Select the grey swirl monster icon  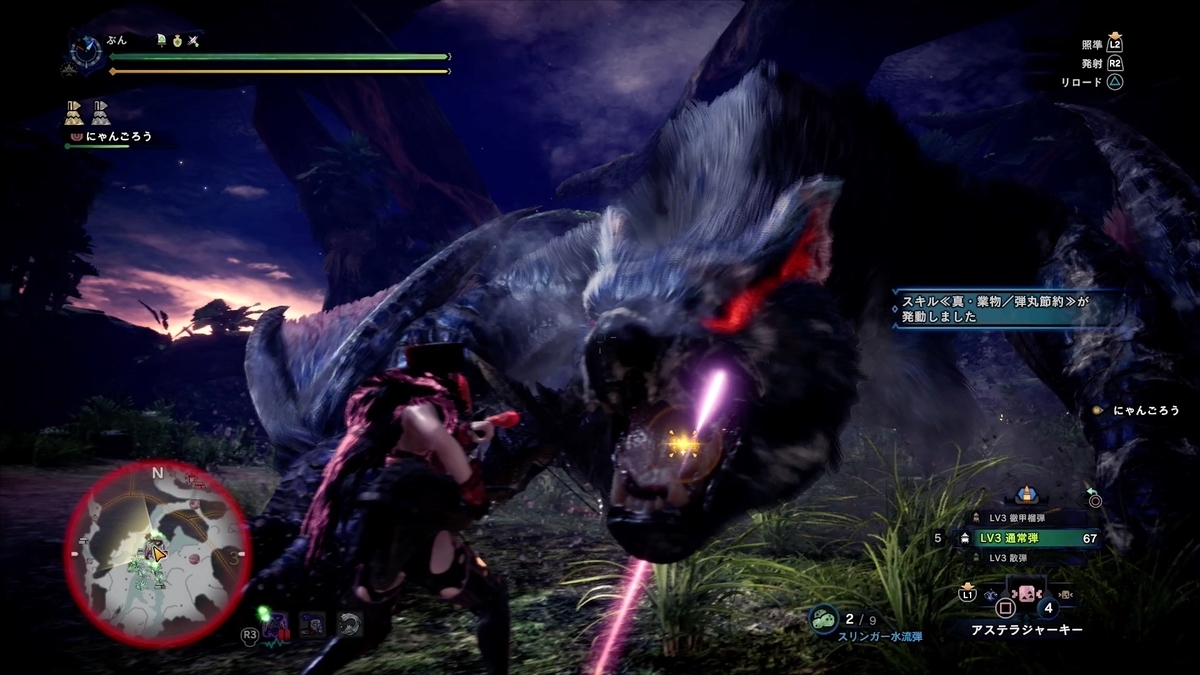[x=348, y=625]
